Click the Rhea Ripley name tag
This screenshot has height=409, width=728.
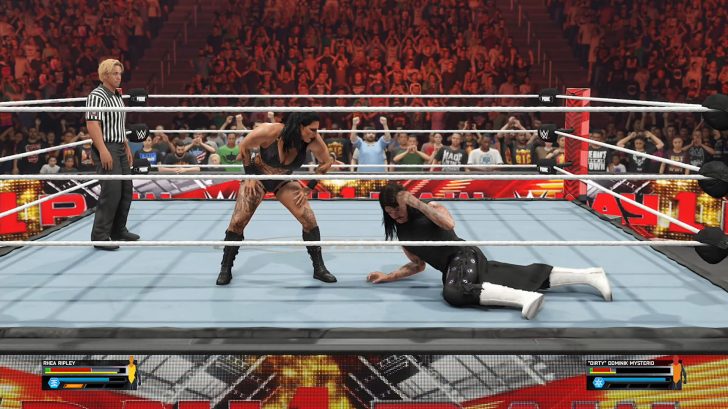[62, 363]
